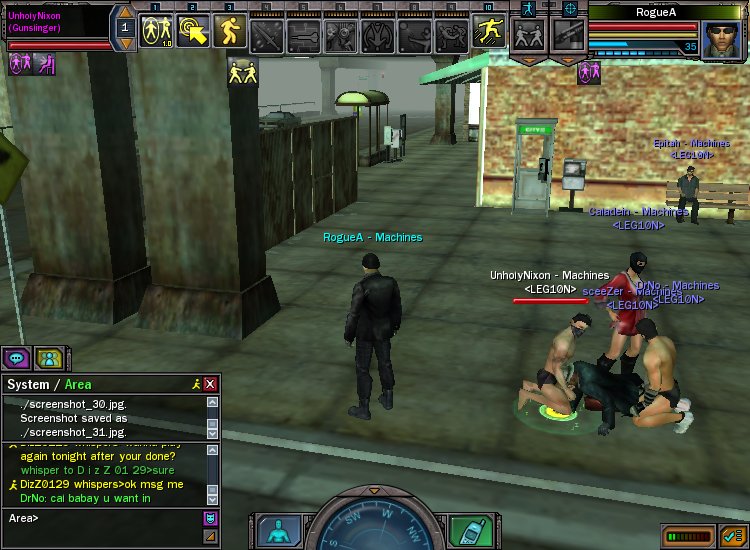The width and height of the screenshot is (750, 550).
Task: Open the team members panel icon
Action: (x=47, y=358)
